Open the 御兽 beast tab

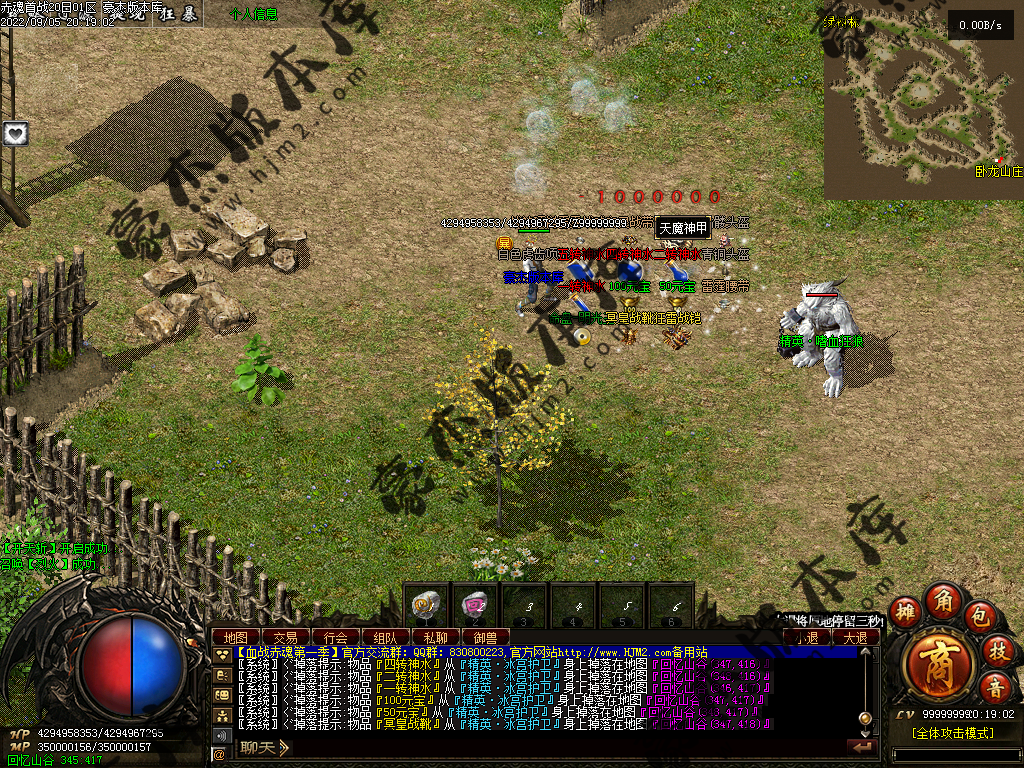click(485, 637)
